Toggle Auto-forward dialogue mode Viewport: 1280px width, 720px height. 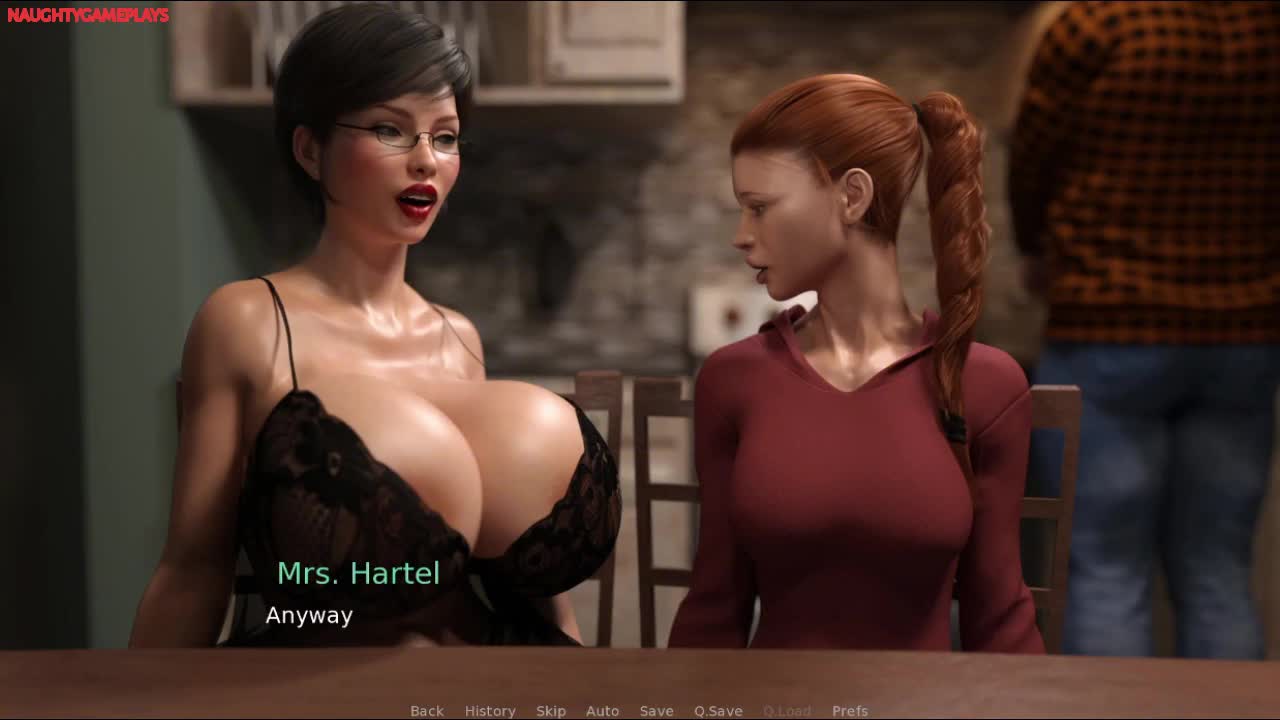coord(603,711)
